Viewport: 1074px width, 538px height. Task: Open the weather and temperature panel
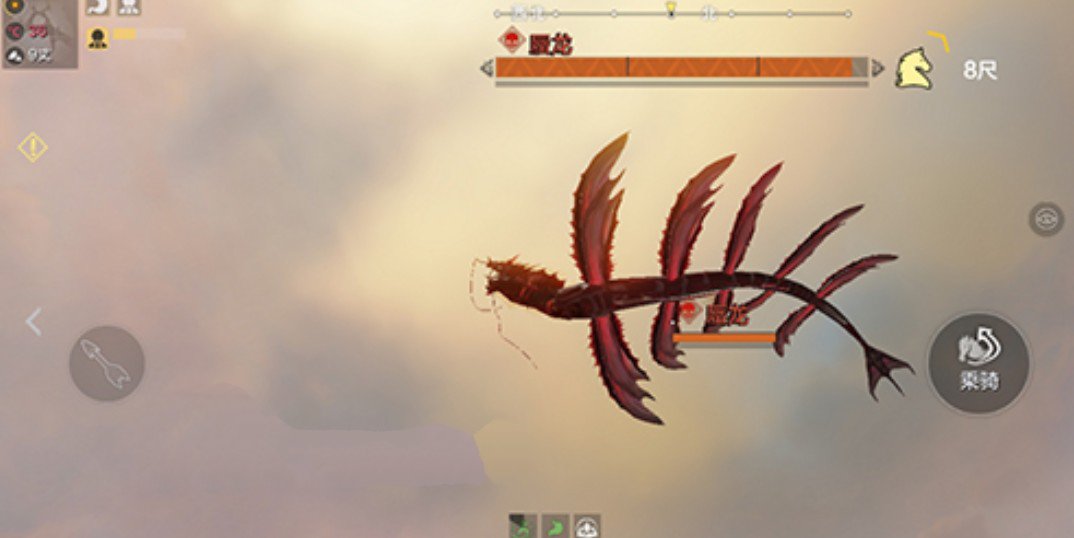click(x=39, y=34)
